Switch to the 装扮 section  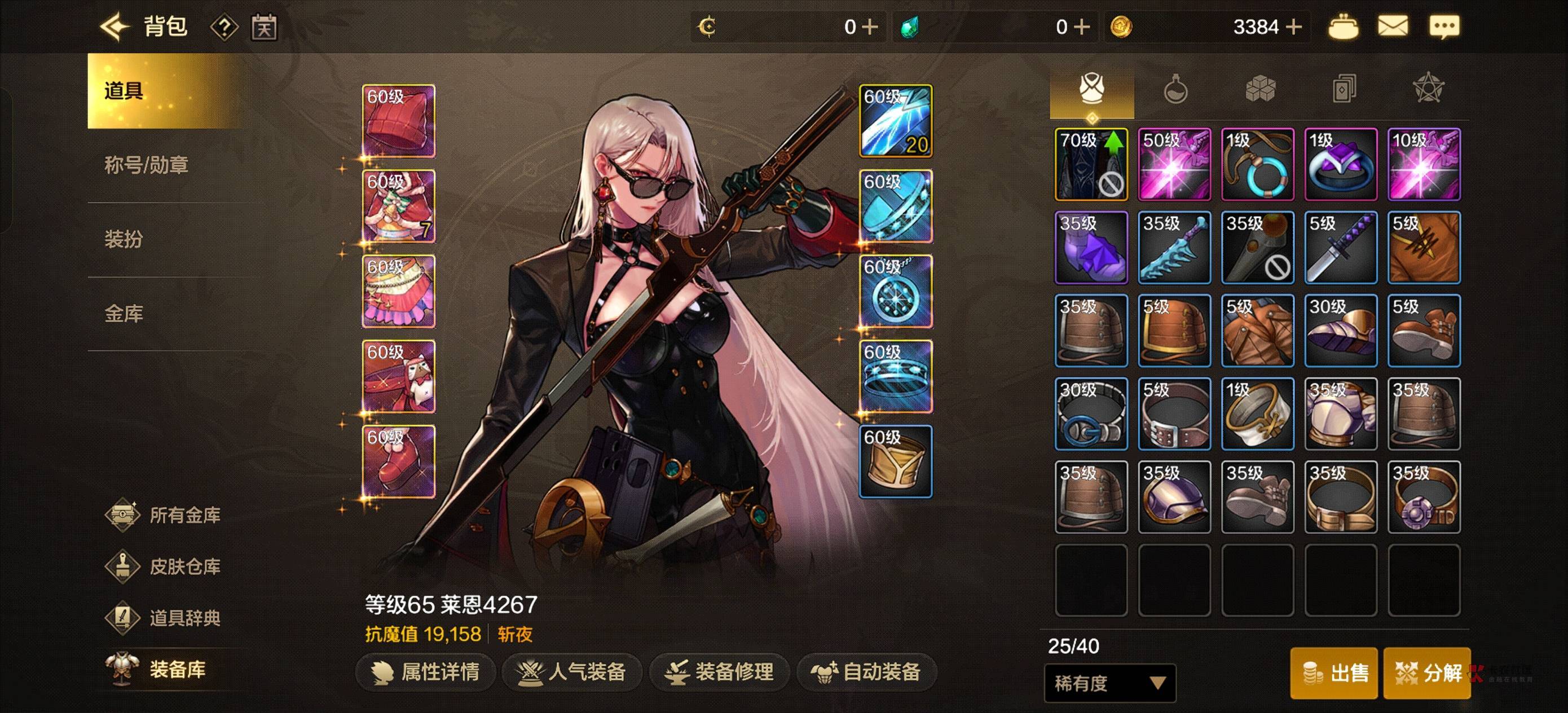tap(124, 239)
